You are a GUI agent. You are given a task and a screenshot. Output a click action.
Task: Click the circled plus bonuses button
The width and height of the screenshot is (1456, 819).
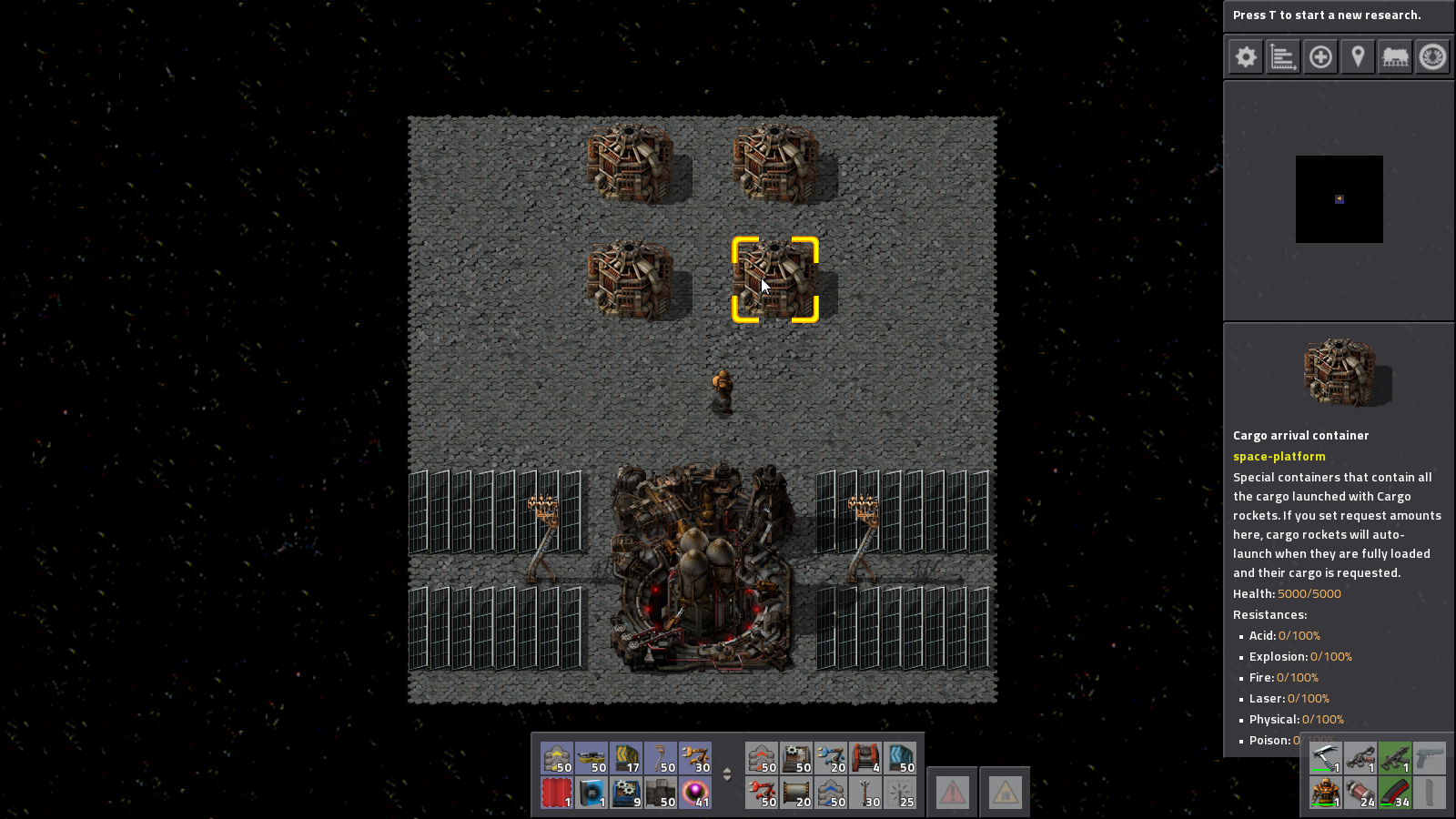coord(1320,57)
